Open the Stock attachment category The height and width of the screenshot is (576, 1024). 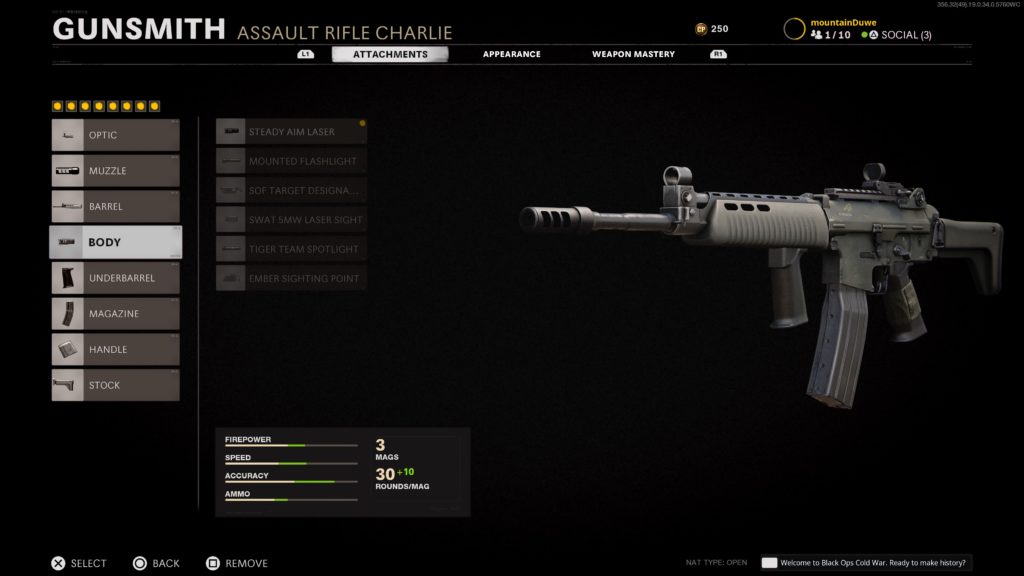click(116, 385)
